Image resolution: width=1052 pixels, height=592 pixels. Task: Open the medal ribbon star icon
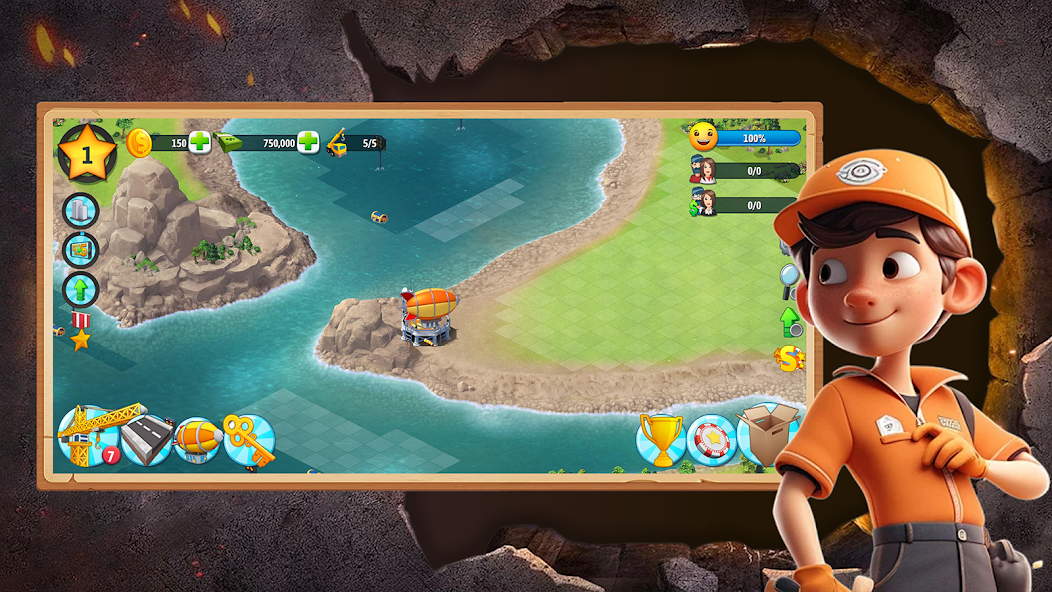coord(80,332)
